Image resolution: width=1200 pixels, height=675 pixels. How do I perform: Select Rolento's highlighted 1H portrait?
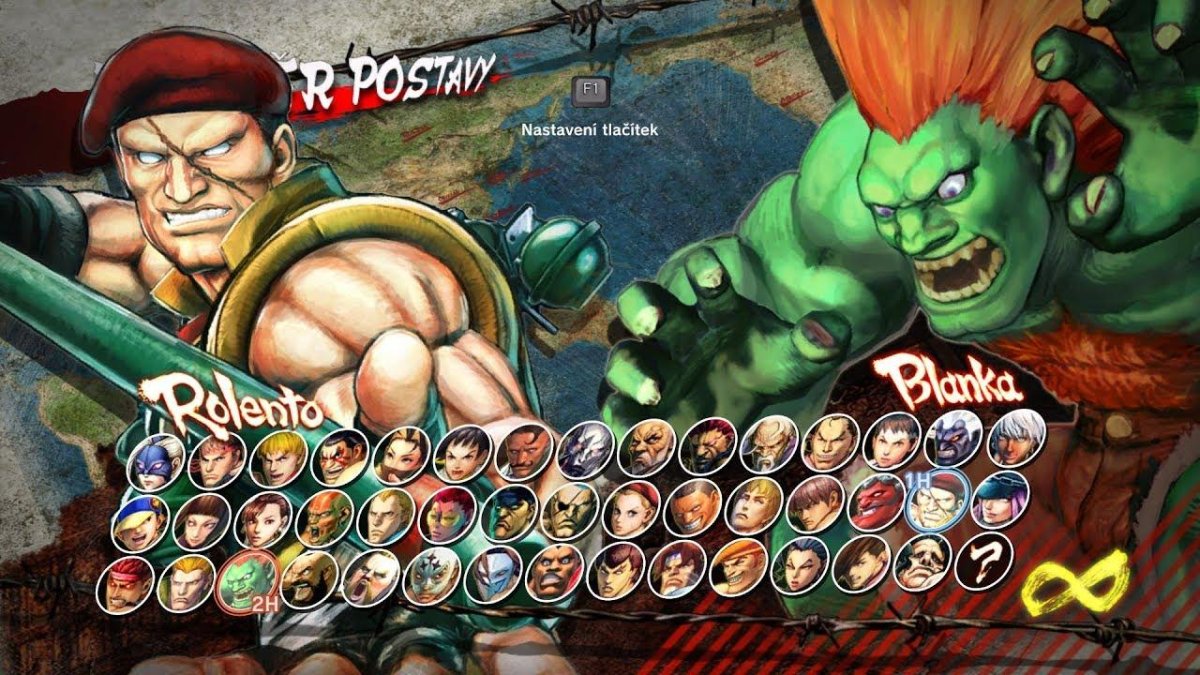coord(937,500)
